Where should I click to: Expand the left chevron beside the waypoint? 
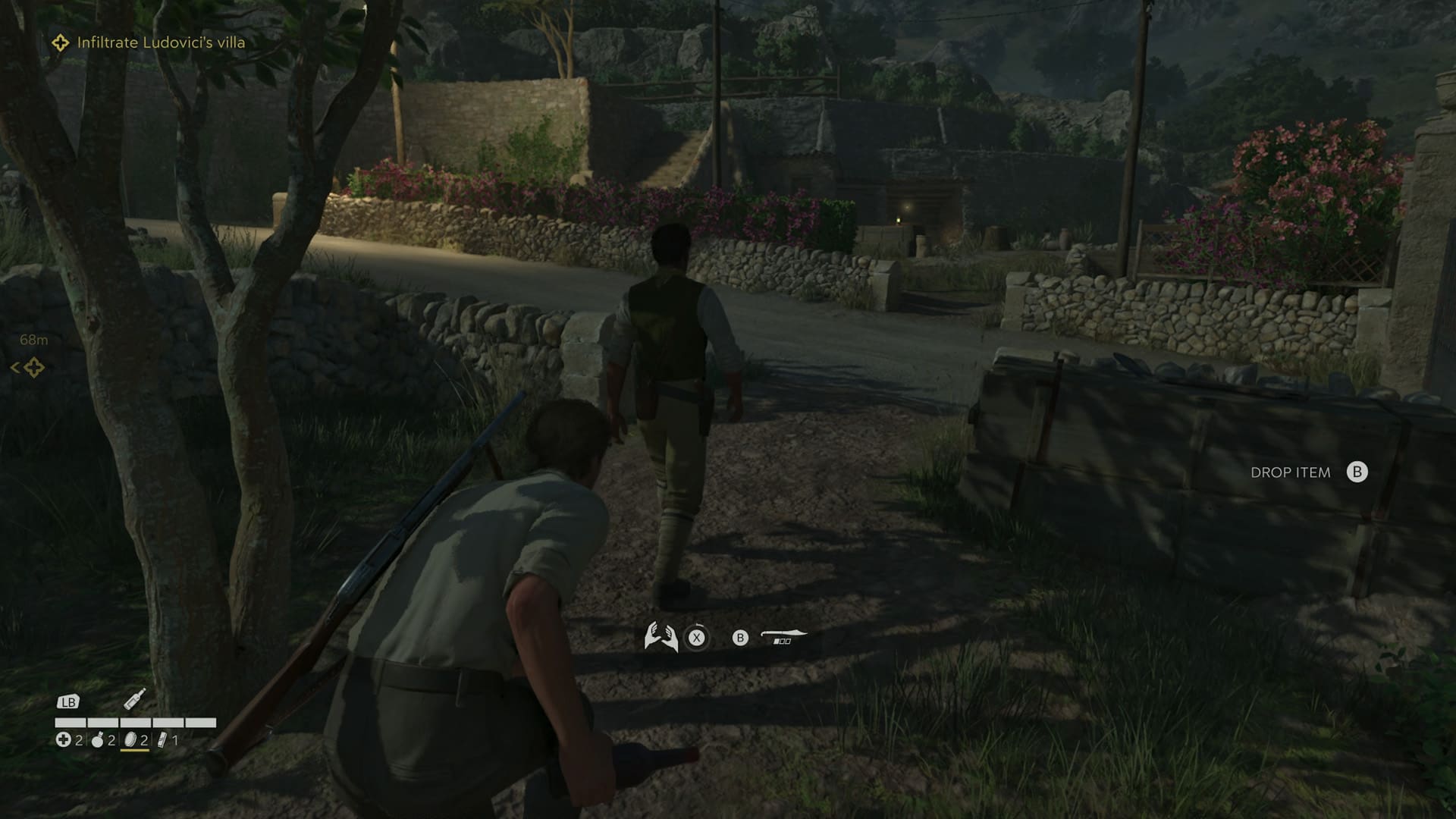coord(15,366)
